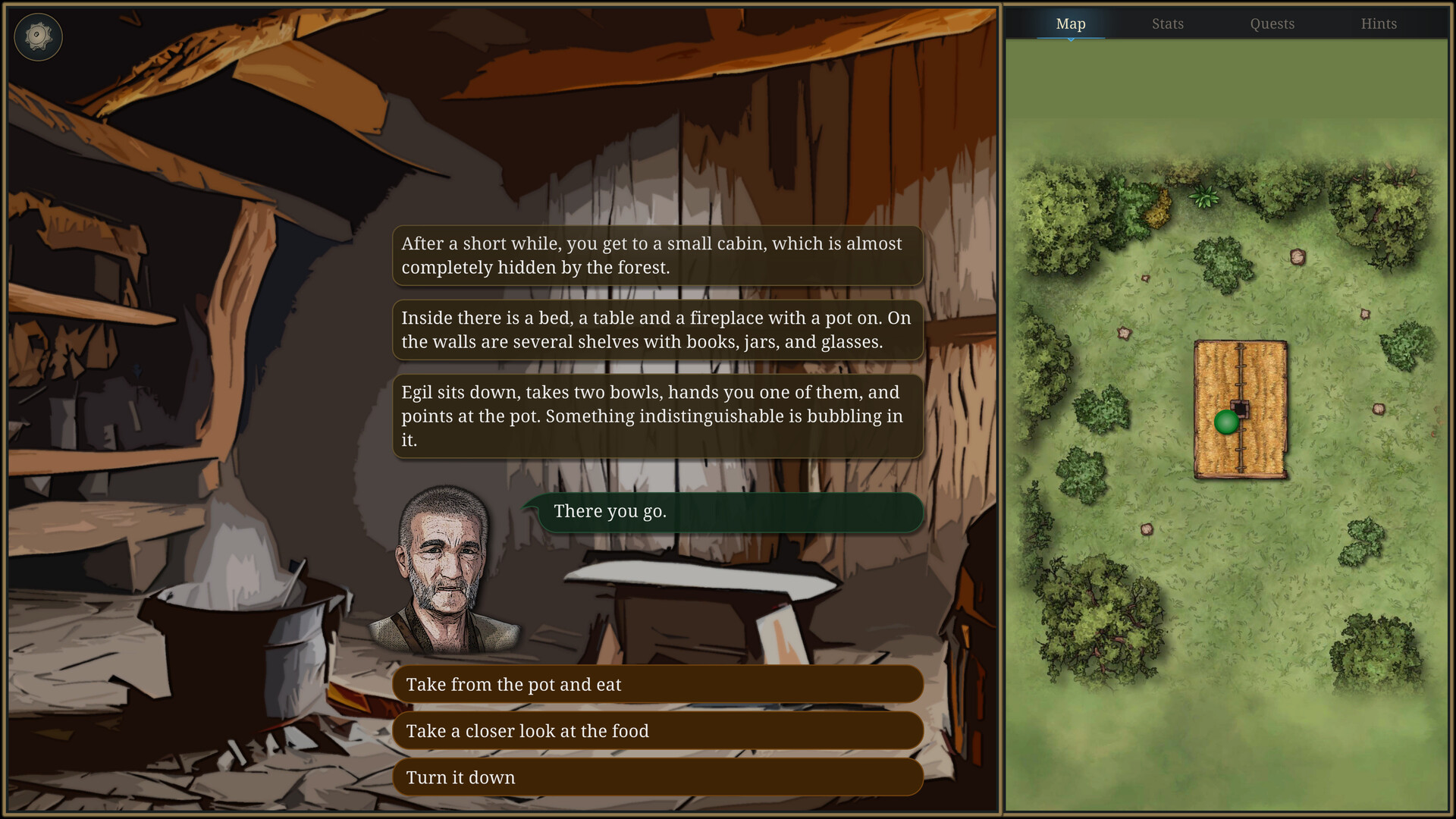1456x819 pixels.
Task: Select "Take a closer look at the food"
Action: [657, 731]
